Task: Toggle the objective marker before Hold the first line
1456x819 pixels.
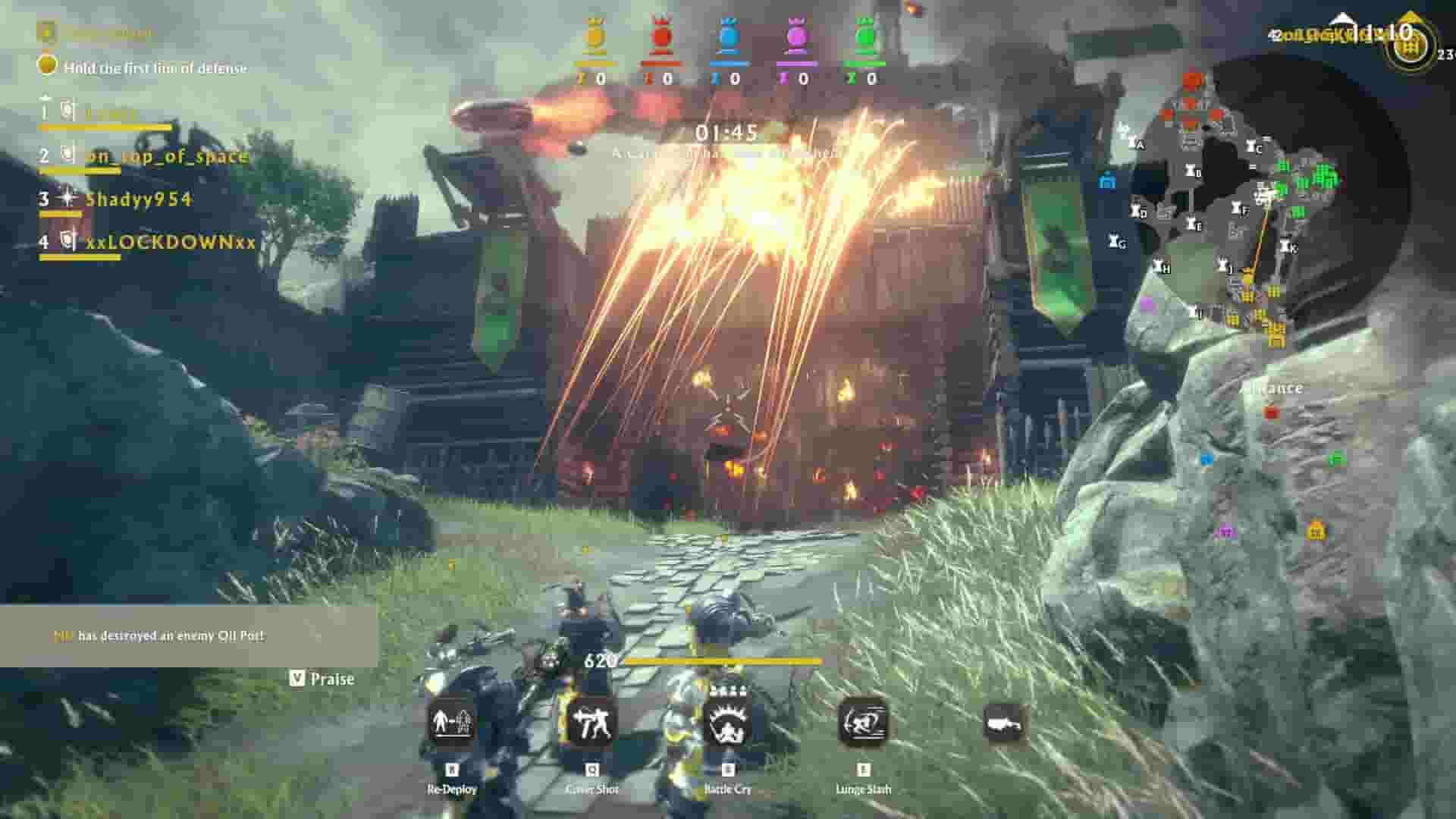Action: coord(48,67)
